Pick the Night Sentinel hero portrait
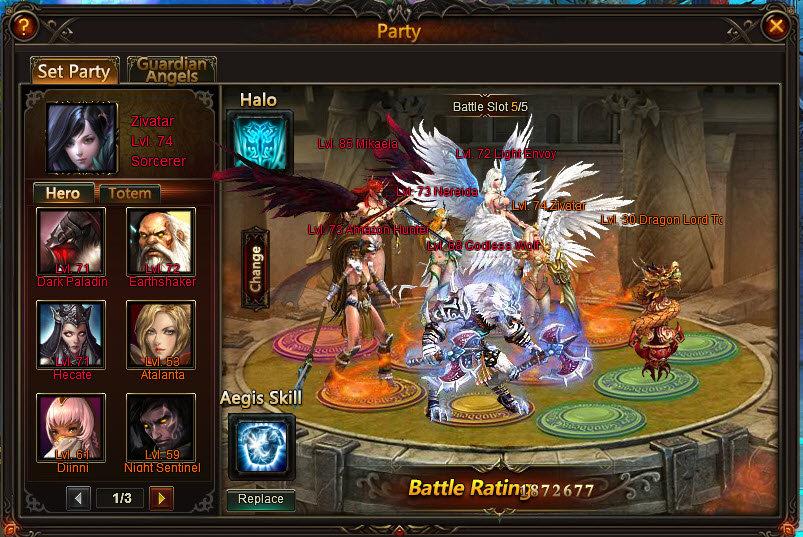Screen dimensions: 803x537 161,427
